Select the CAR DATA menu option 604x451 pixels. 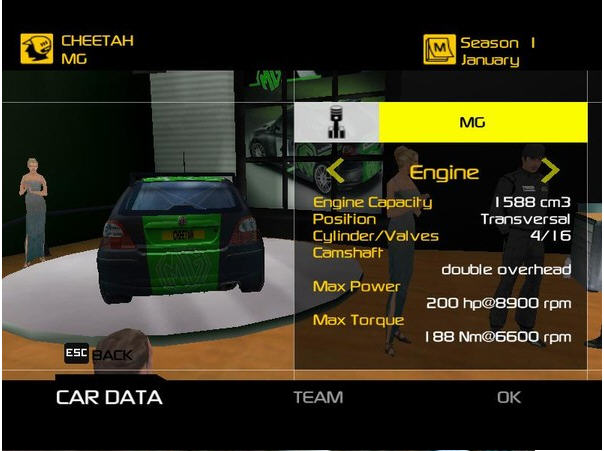(x=108, y=398)
